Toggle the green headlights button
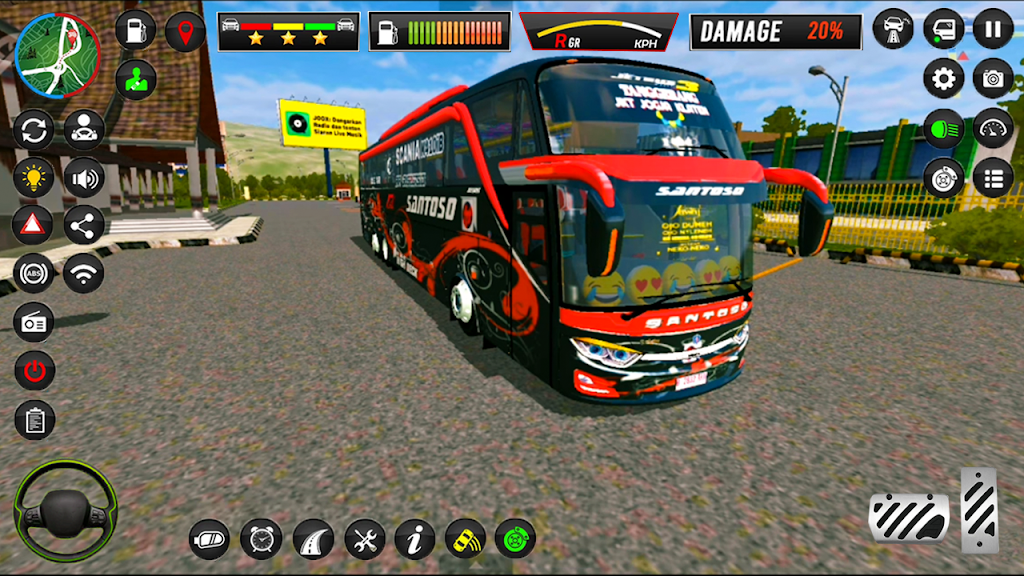 (x=943, y=128)
